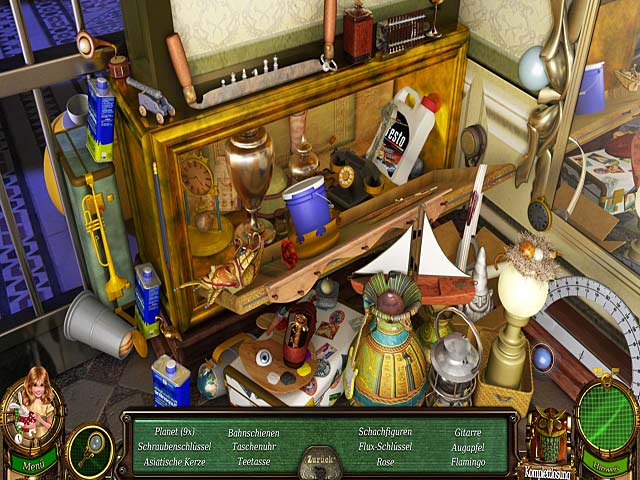
Task: Select 'Teetasse' list entry
Action: point(254,461)
